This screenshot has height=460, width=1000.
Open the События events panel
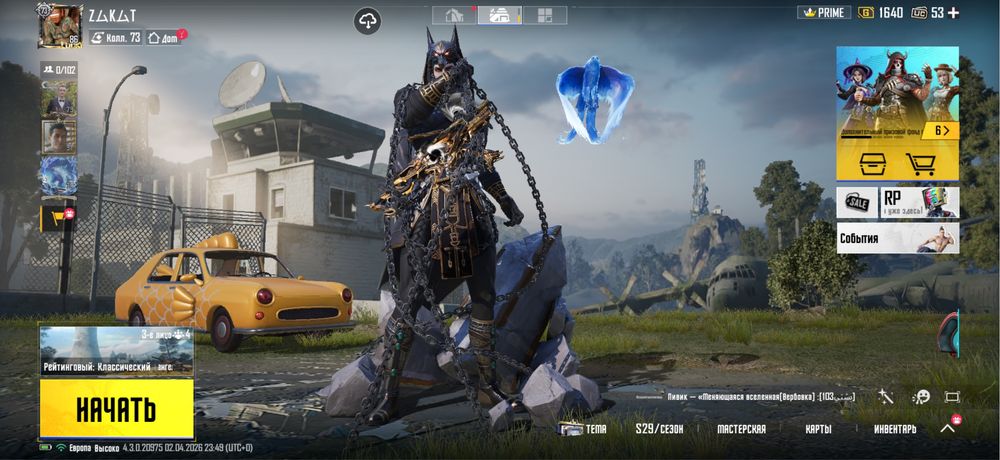897,238
